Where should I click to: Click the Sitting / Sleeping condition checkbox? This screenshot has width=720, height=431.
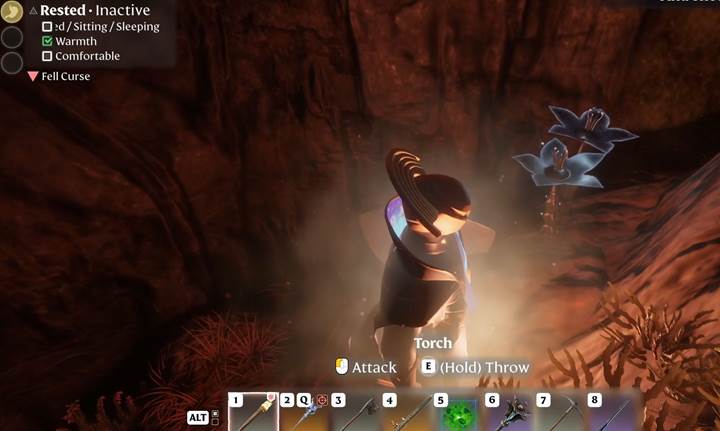pos(47,27)
